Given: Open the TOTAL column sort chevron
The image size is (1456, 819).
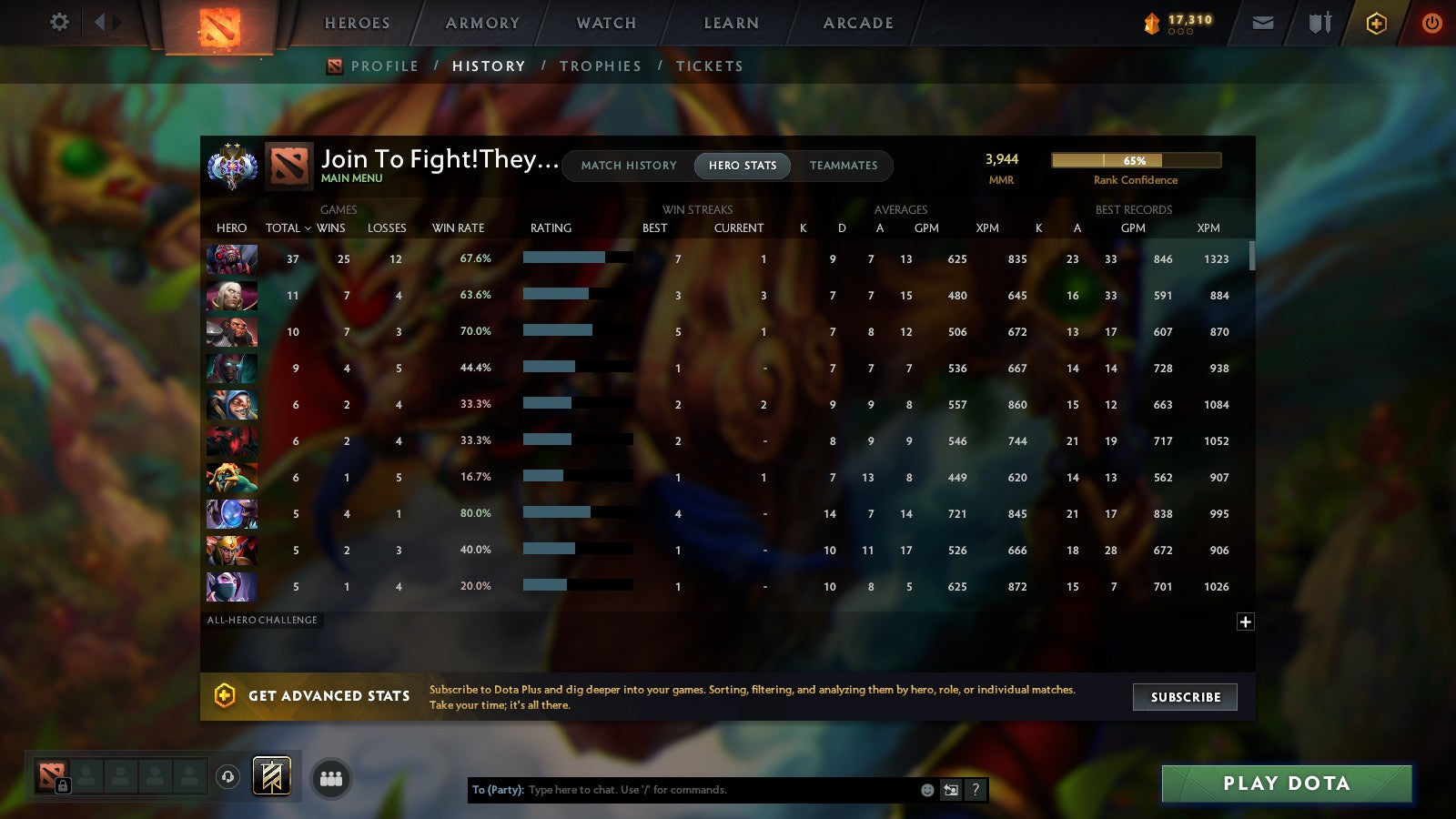Looking at the screenshot, I should coord(308,228).
